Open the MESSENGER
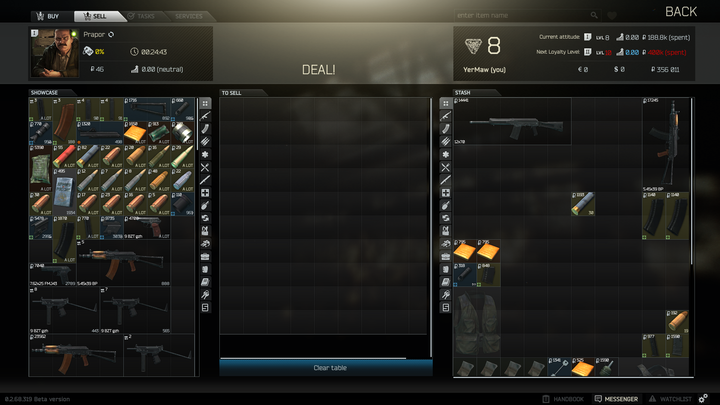This screenshot has height=405, width=720. click(x=616, y=399)
